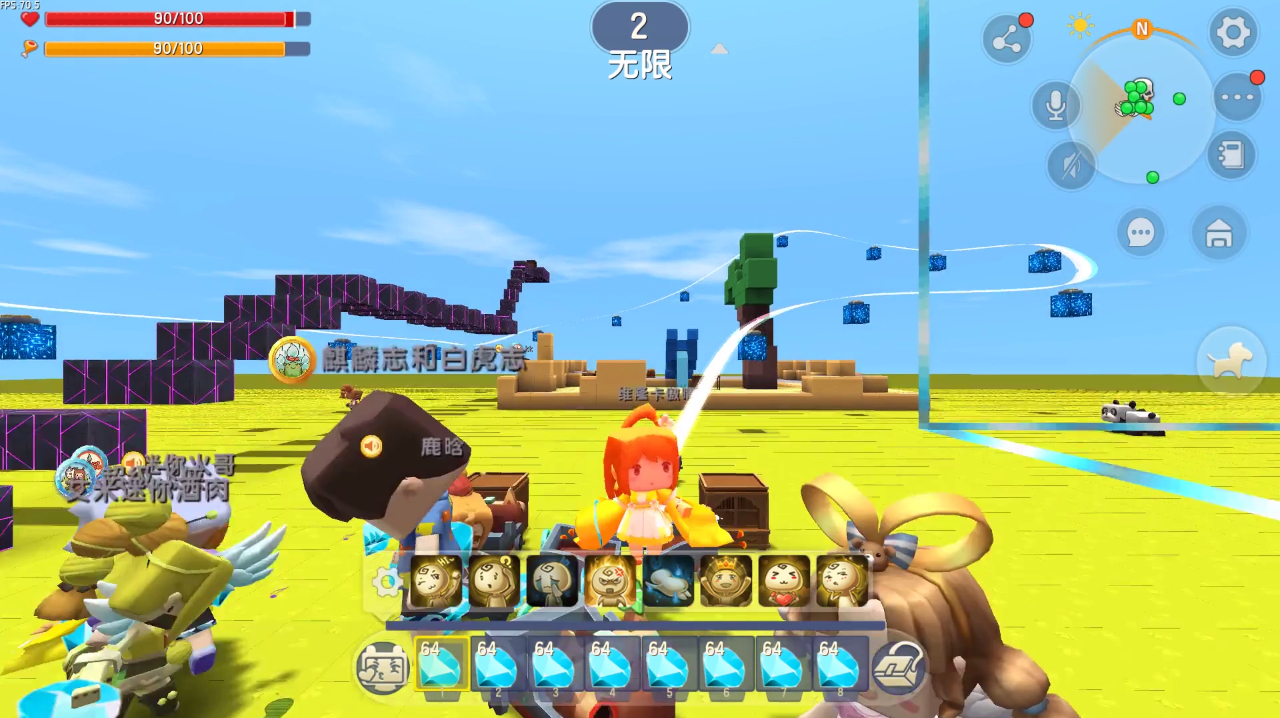Use the waving 'Hi' emote

436,581
